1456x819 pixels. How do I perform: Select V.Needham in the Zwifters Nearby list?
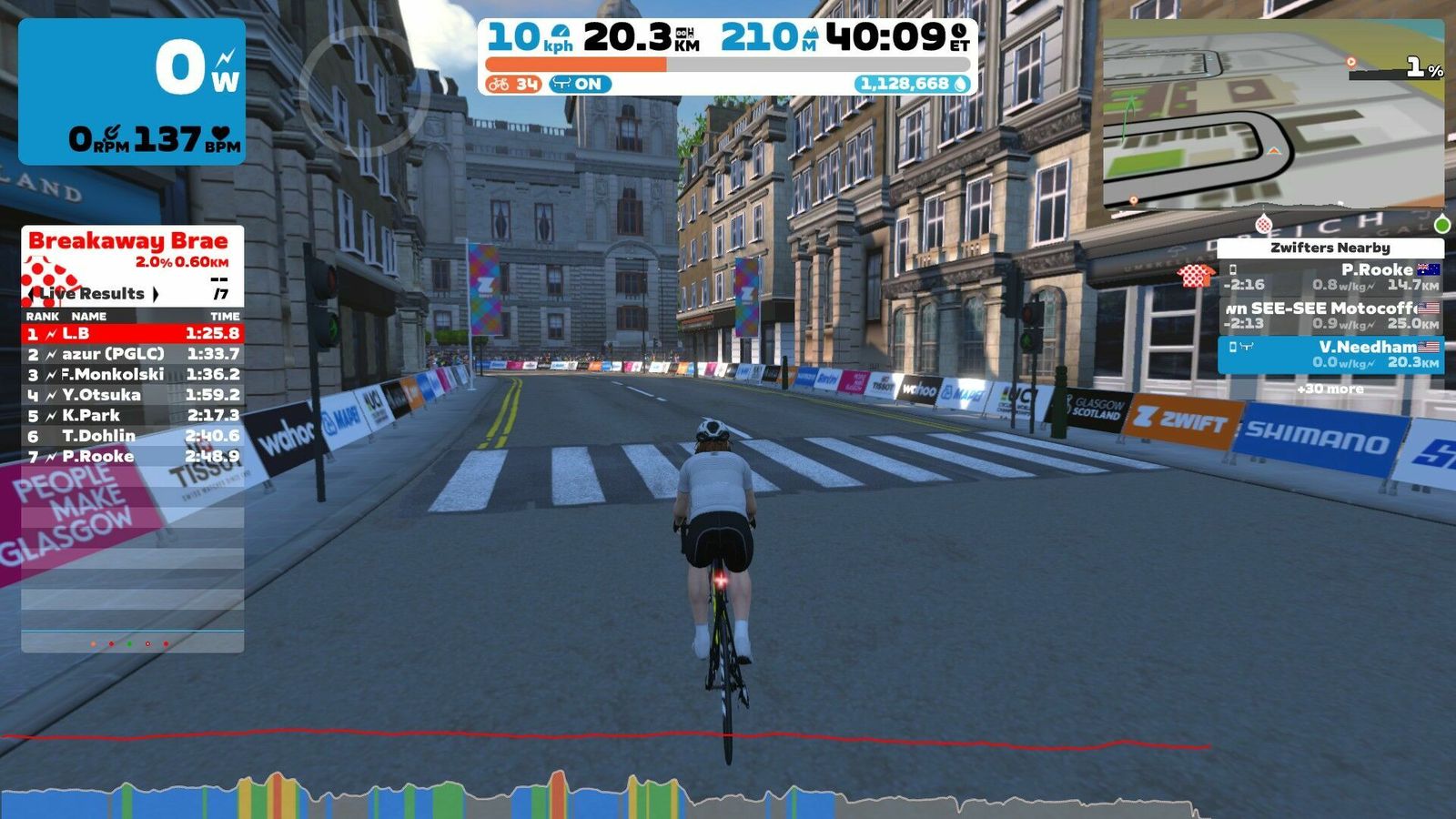click(x=1330, y=354)
